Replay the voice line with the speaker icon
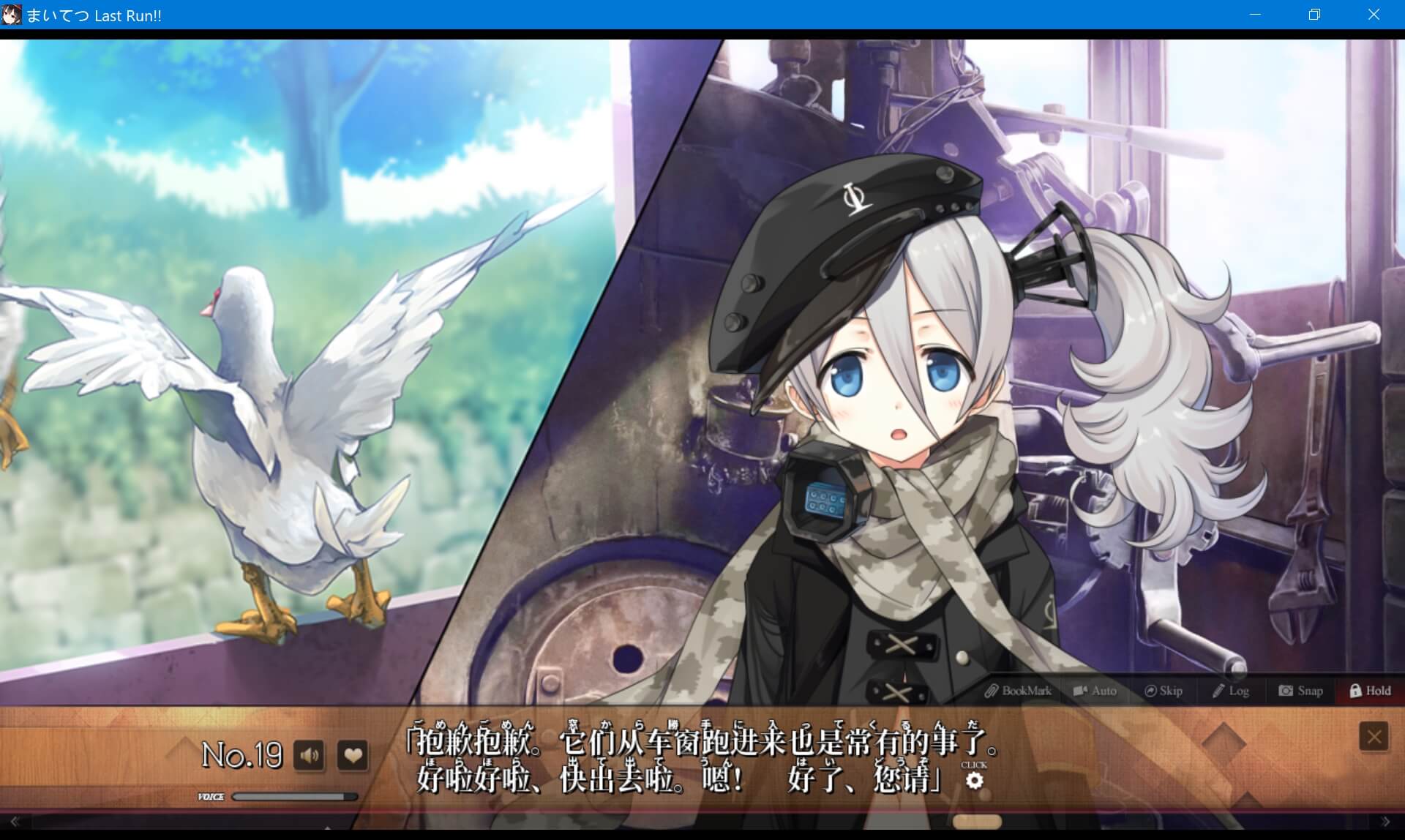 click(x=310, y=755)
